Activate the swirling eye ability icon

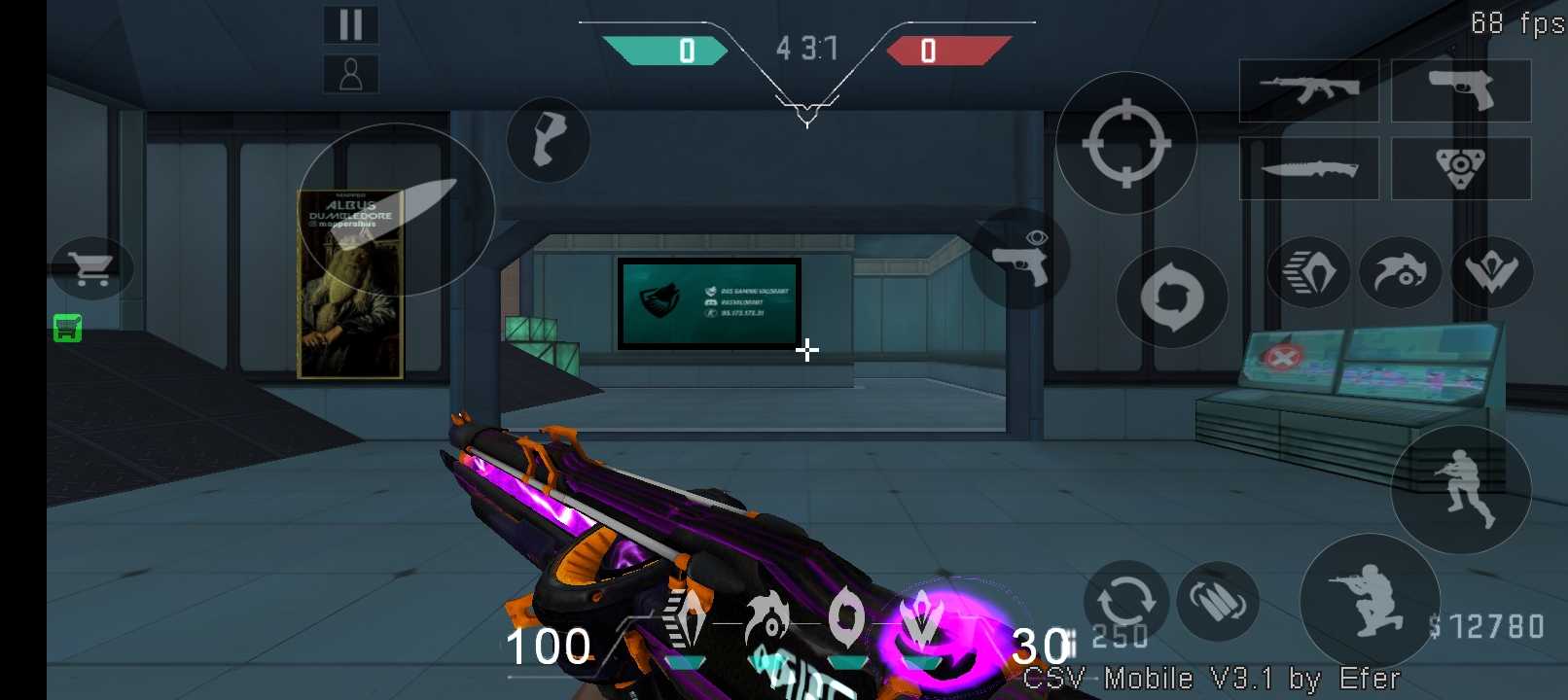[1400, 272]
